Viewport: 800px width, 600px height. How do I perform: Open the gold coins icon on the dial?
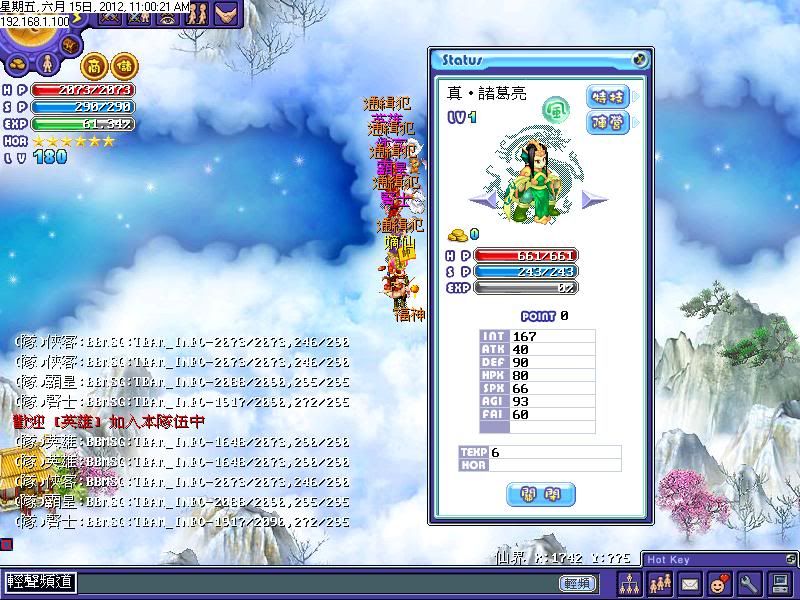(18, 64)
